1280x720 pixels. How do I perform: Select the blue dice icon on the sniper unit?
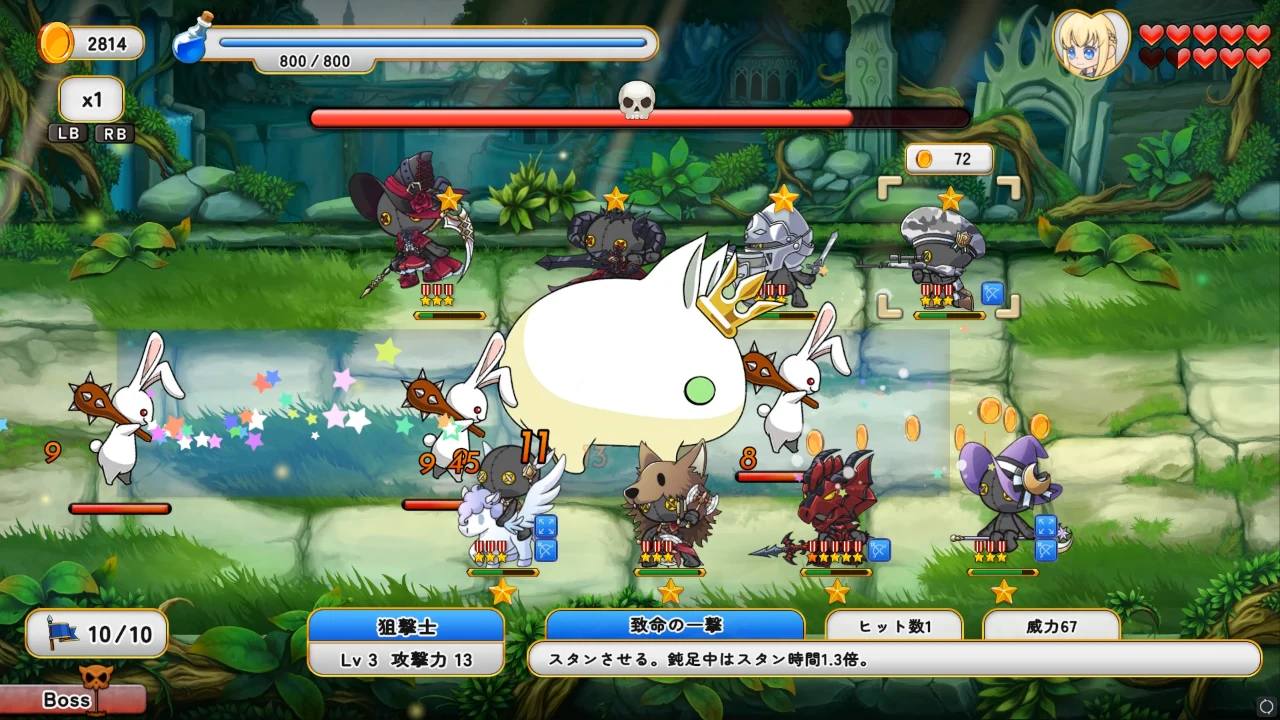pos(990,294)
